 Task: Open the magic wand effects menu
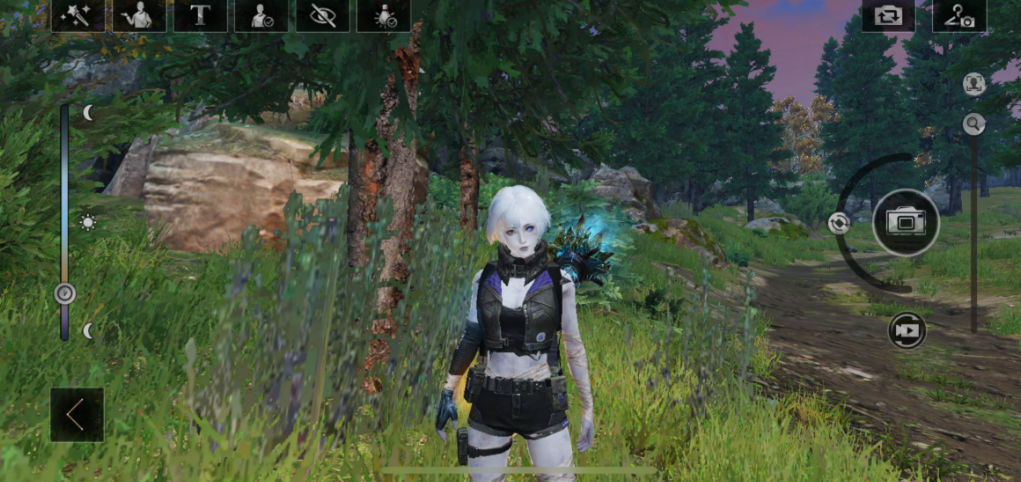(x=78, y=15)
